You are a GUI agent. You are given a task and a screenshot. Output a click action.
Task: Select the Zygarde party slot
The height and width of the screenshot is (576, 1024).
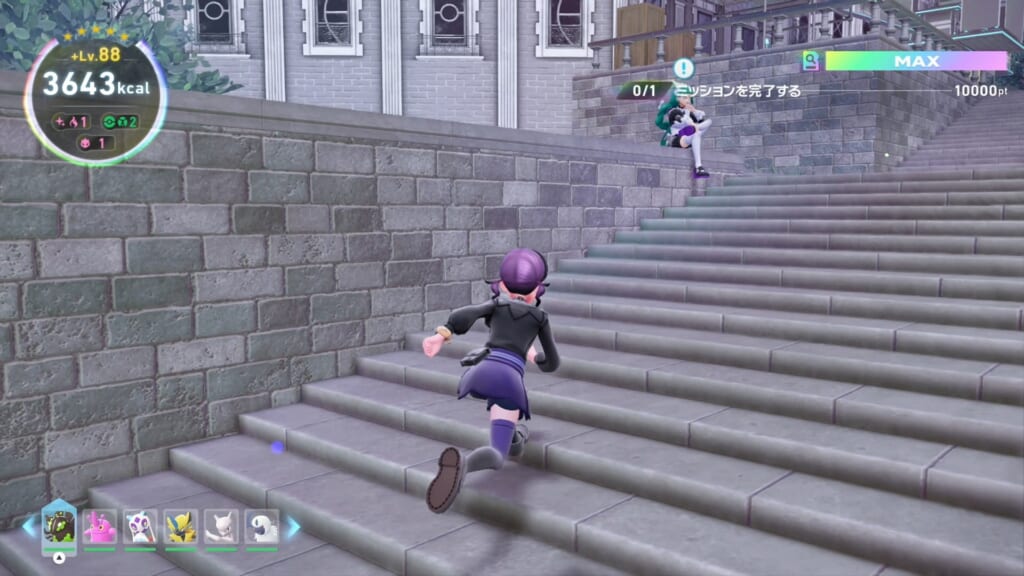[x=59, y=525]
